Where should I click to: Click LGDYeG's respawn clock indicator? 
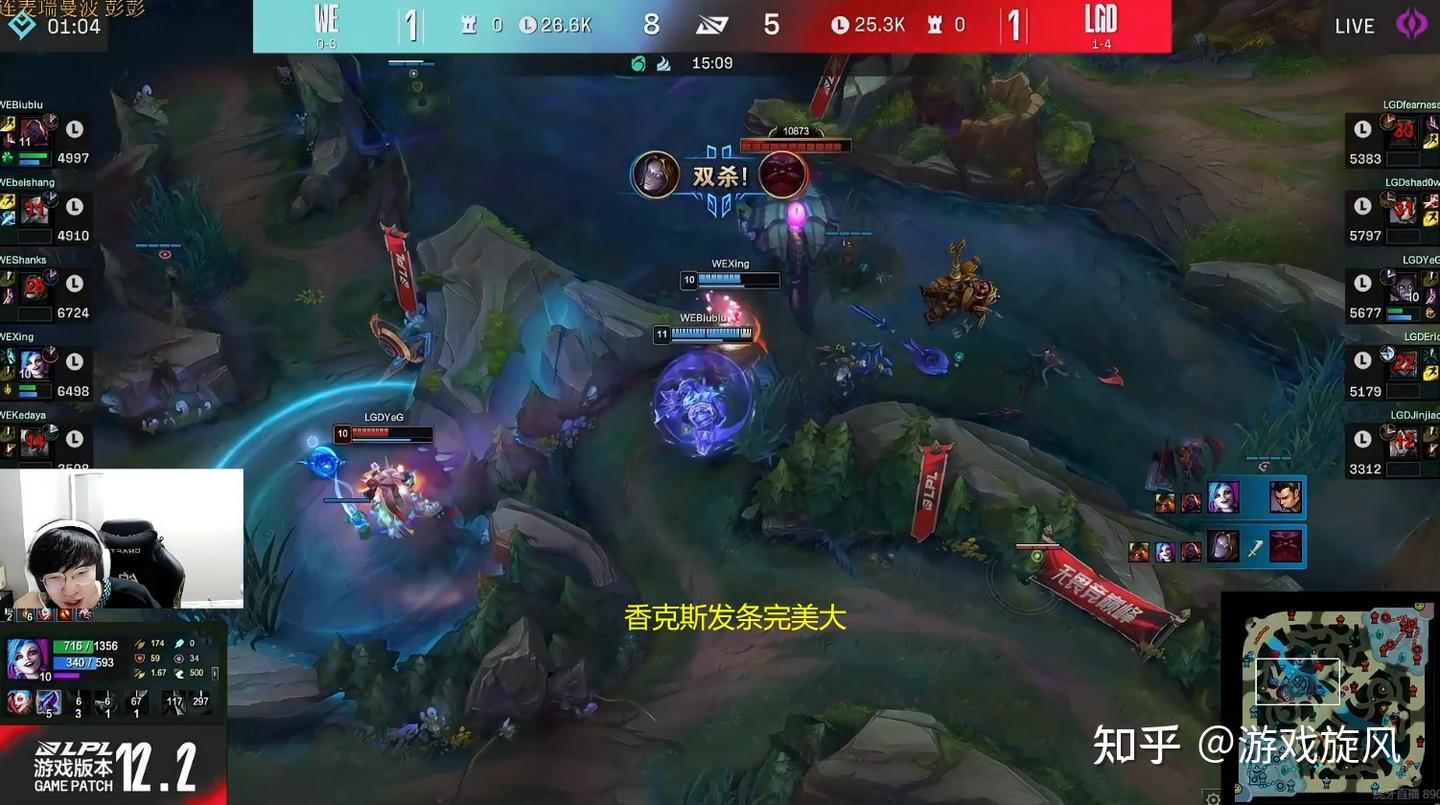[1362, 283]
